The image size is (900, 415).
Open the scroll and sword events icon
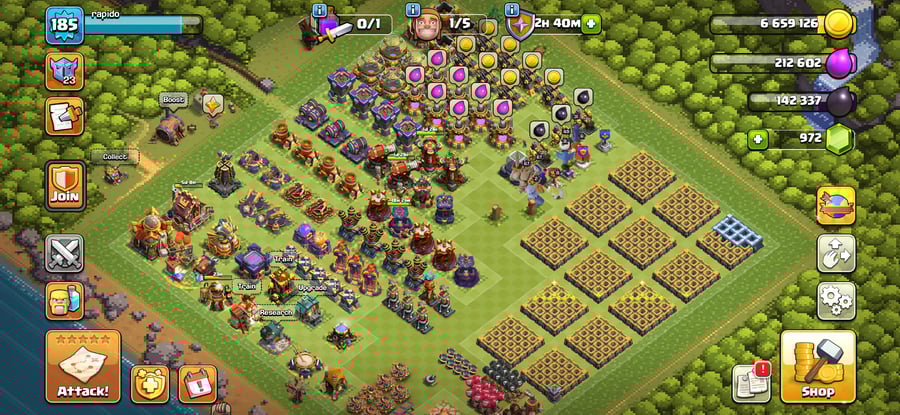[x=64, y=117]
